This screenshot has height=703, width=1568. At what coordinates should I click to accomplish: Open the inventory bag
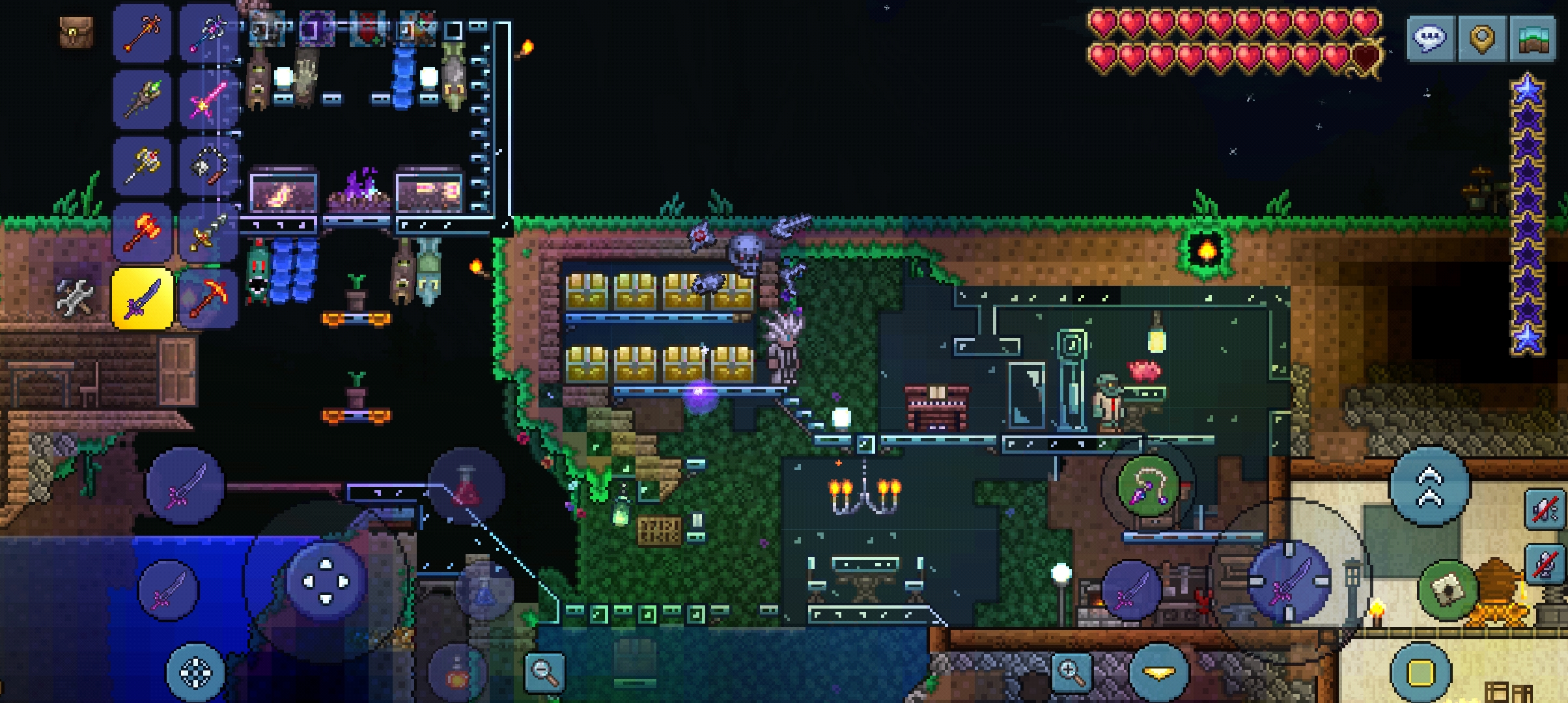coord(76,33)
